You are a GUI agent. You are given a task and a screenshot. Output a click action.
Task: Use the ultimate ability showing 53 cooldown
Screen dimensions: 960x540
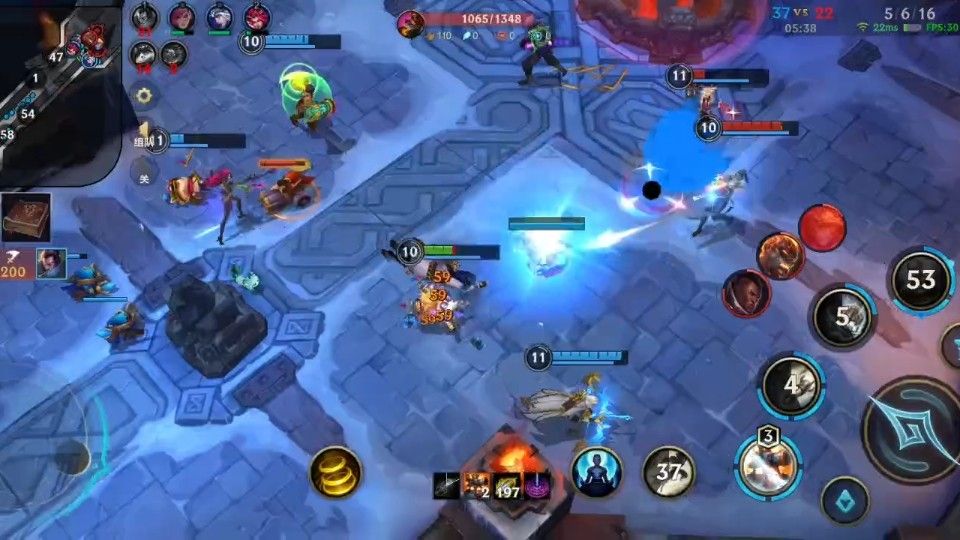pyautogui.click(x=920, y=281)
